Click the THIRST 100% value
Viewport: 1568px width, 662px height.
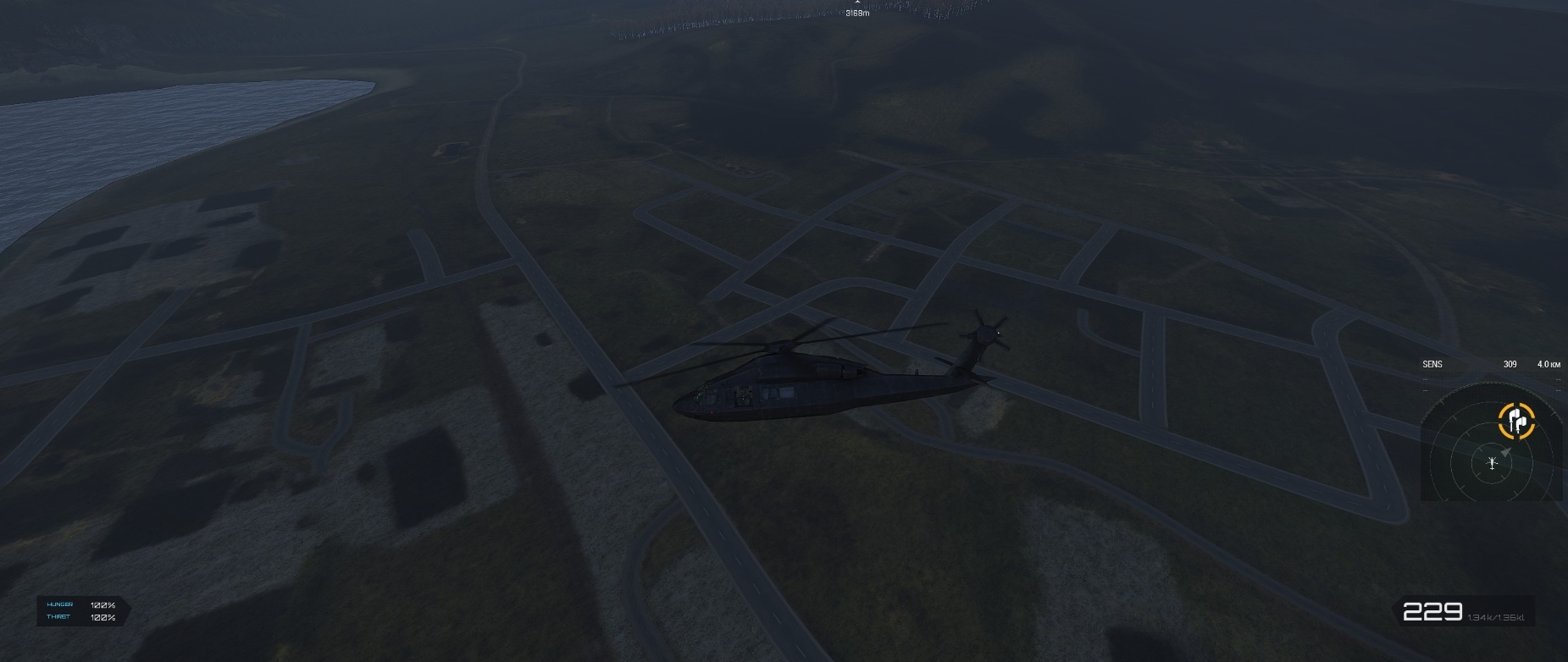[102, 617]
